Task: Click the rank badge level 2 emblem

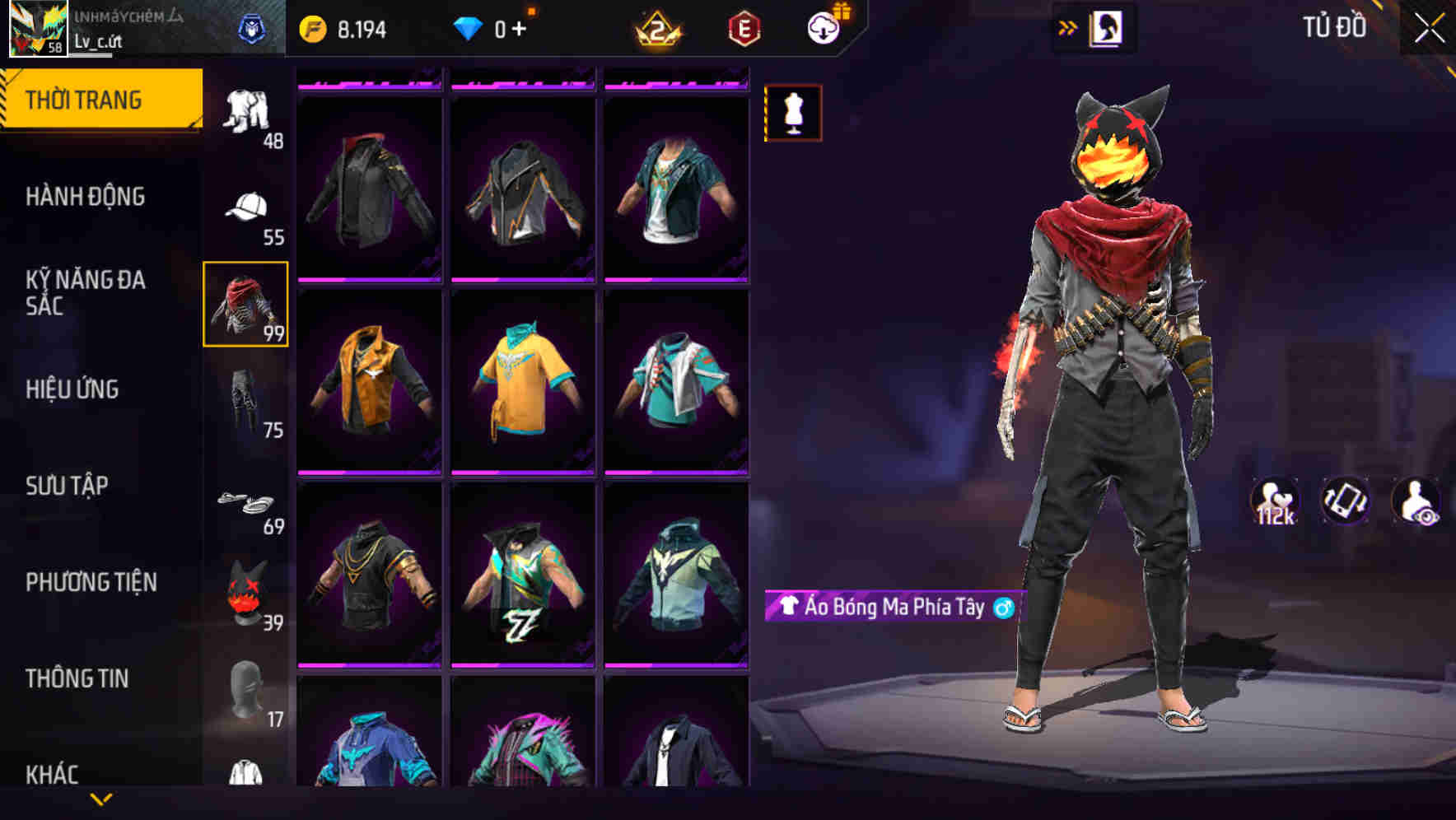Action: [660, 27]
